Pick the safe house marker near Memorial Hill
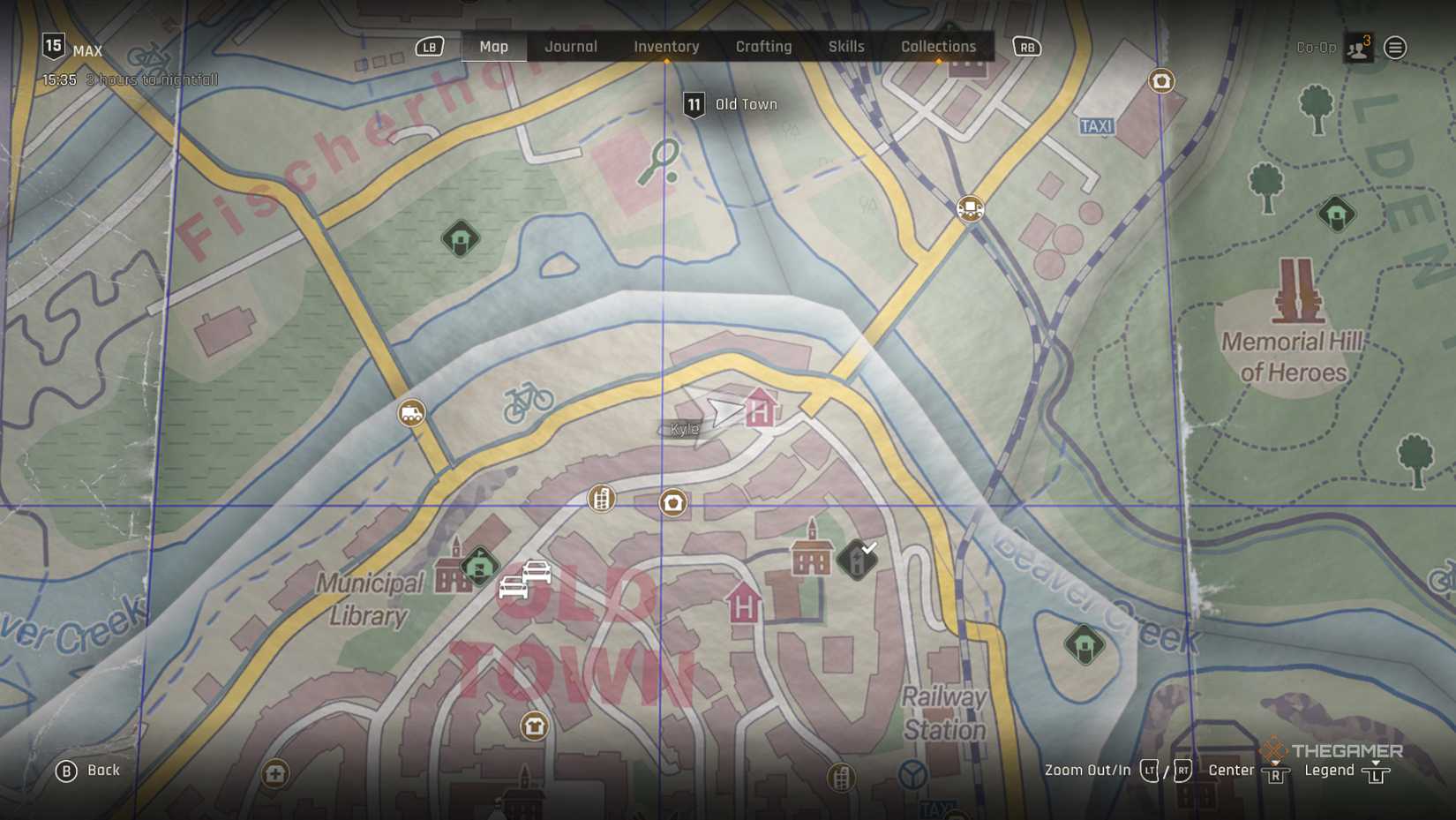1456x820 pixels. coord(1336,214)
